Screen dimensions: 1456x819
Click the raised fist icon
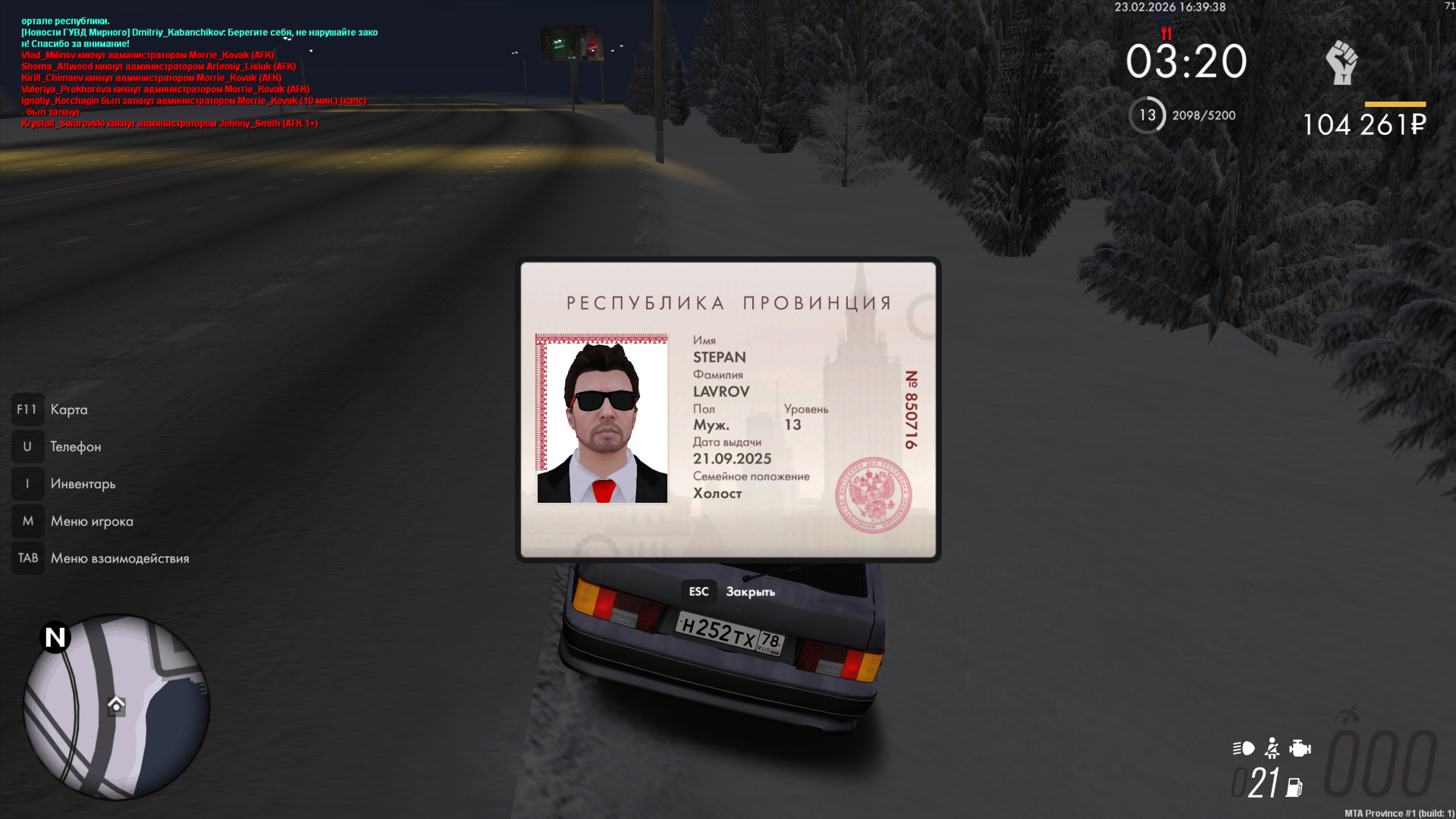click(1341, 62)
